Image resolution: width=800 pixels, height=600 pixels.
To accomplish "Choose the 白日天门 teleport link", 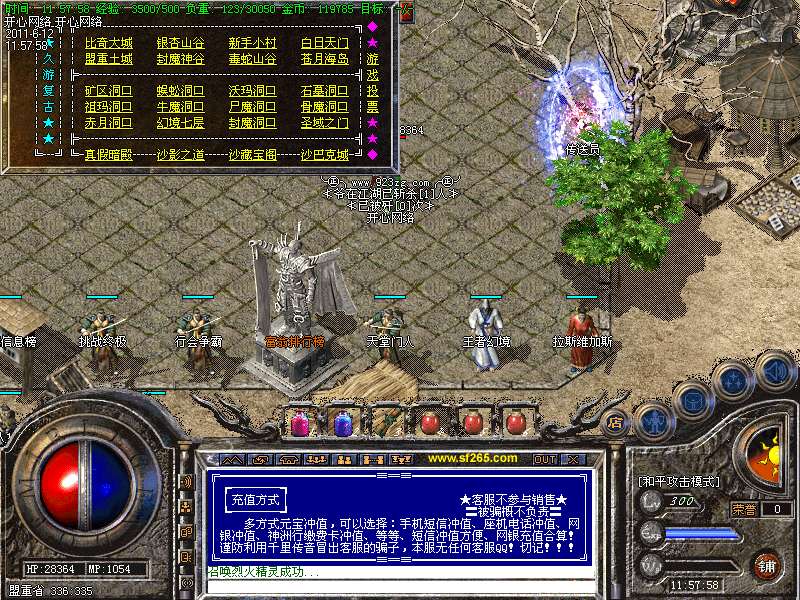I will tap(324, 43).
